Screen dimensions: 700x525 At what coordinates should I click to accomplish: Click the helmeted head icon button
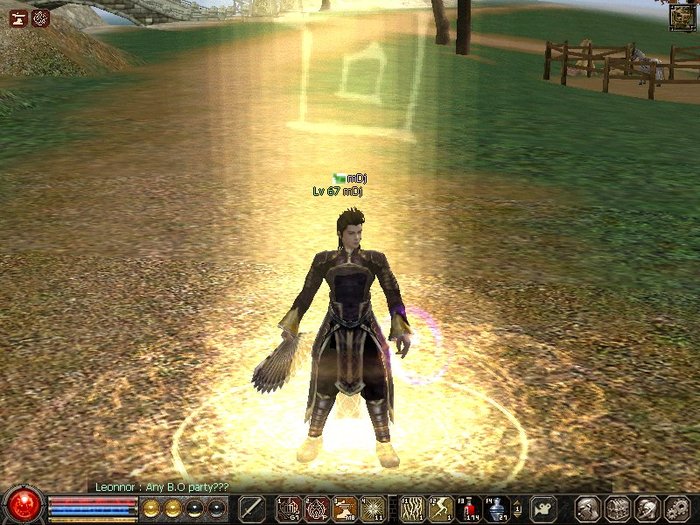click(x=645, y=509)
